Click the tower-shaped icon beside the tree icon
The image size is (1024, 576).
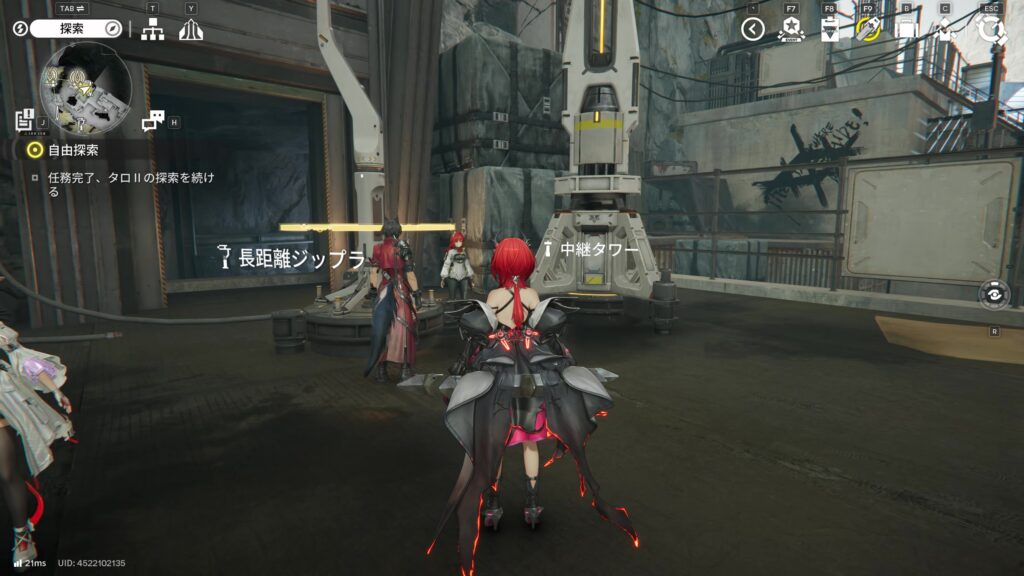(x=191, y=30)
